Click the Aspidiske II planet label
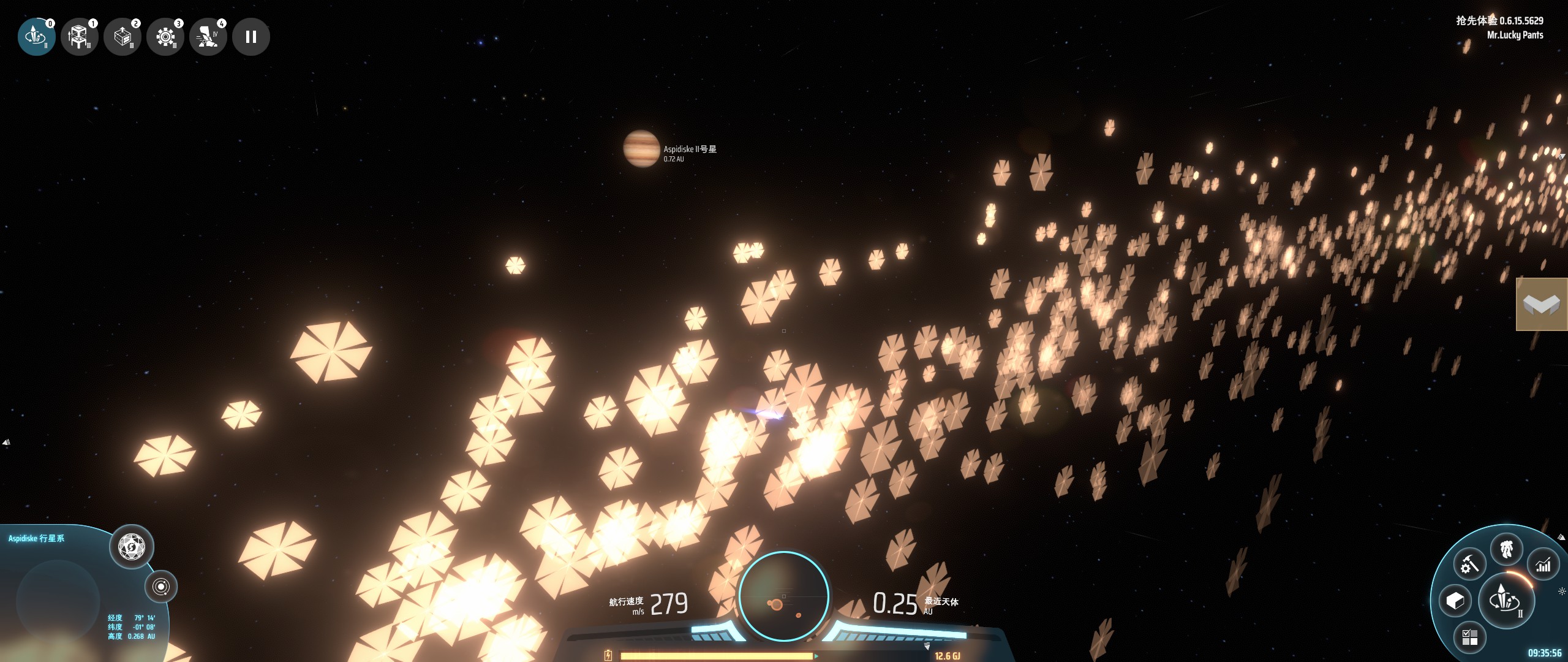This screenshot has width=1568, height=662. [690, 149]
